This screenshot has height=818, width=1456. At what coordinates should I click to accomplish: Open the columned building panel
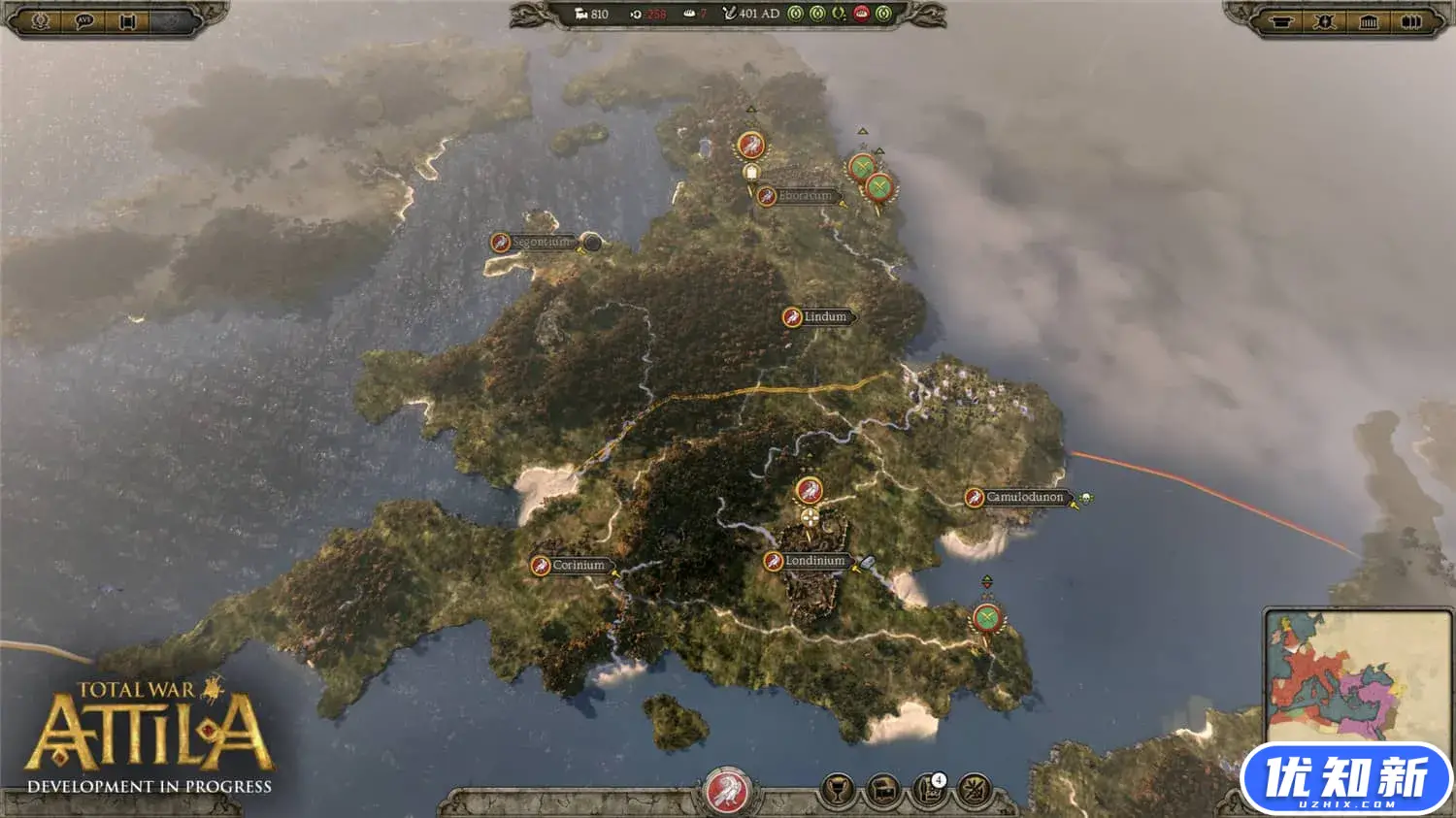click(x=1369, y=21)
